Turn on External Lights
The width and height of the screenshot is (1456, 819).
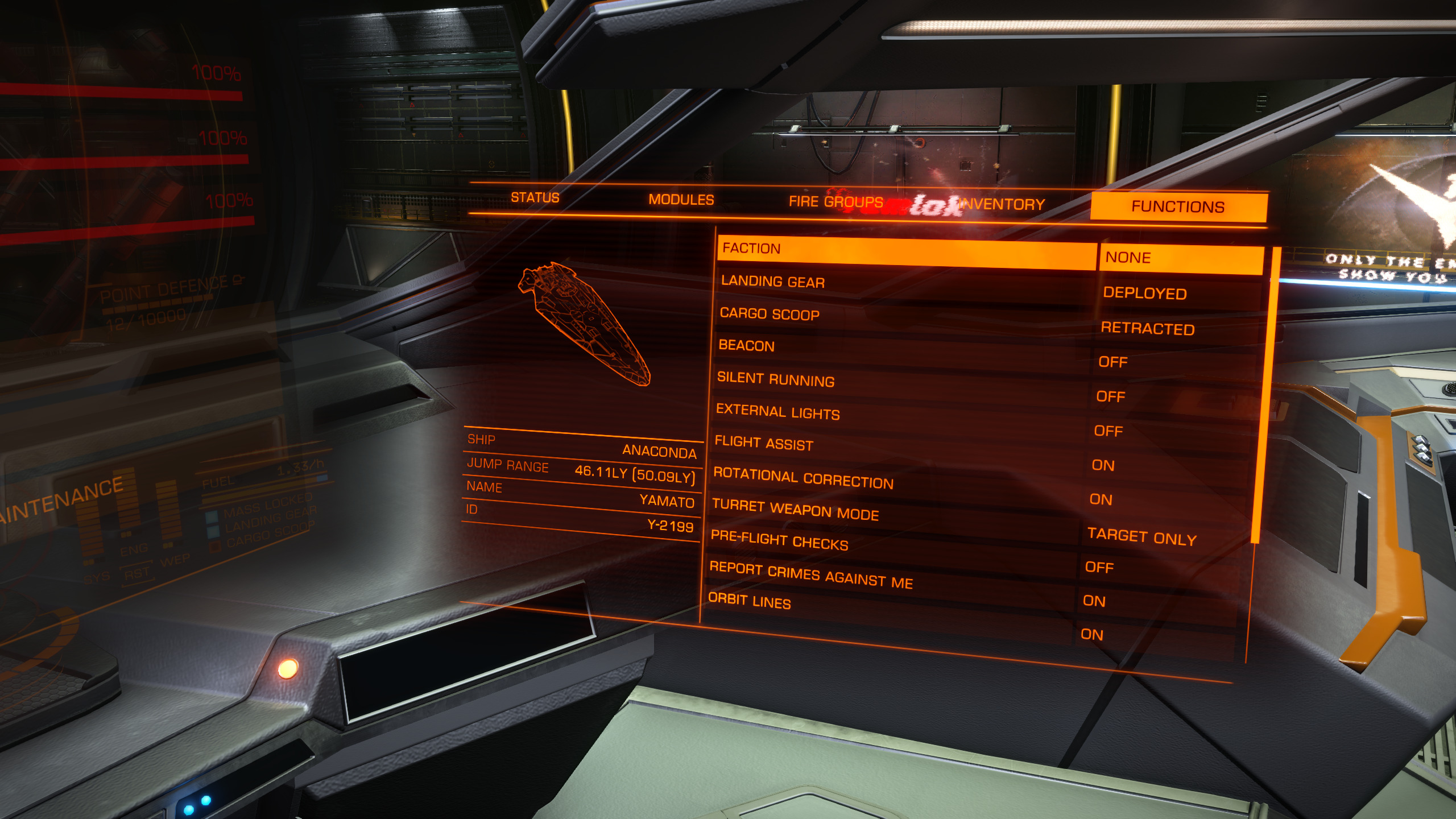point(900,415)
